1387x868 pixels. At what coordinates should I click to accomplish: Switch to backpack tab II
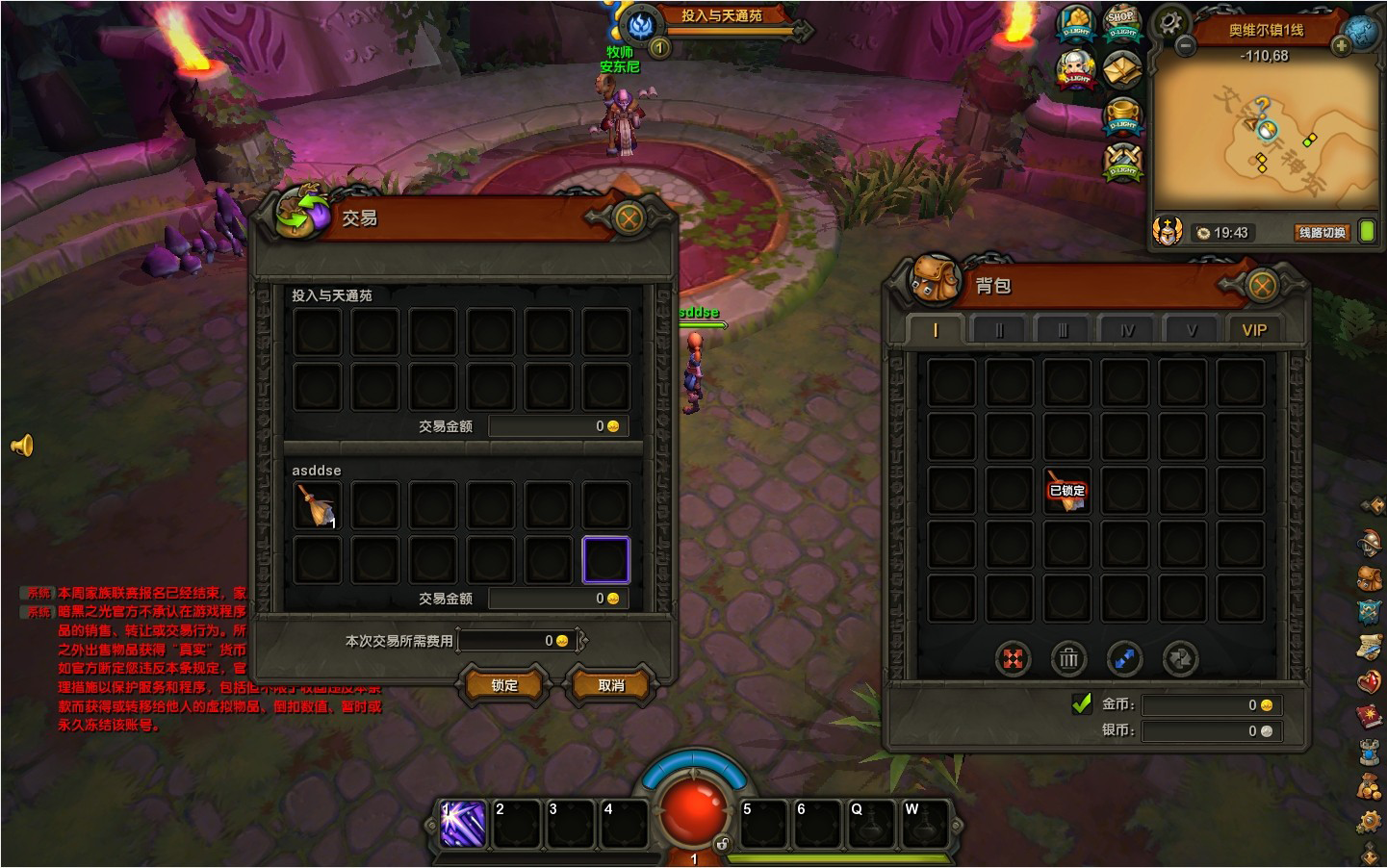point(999,330)
